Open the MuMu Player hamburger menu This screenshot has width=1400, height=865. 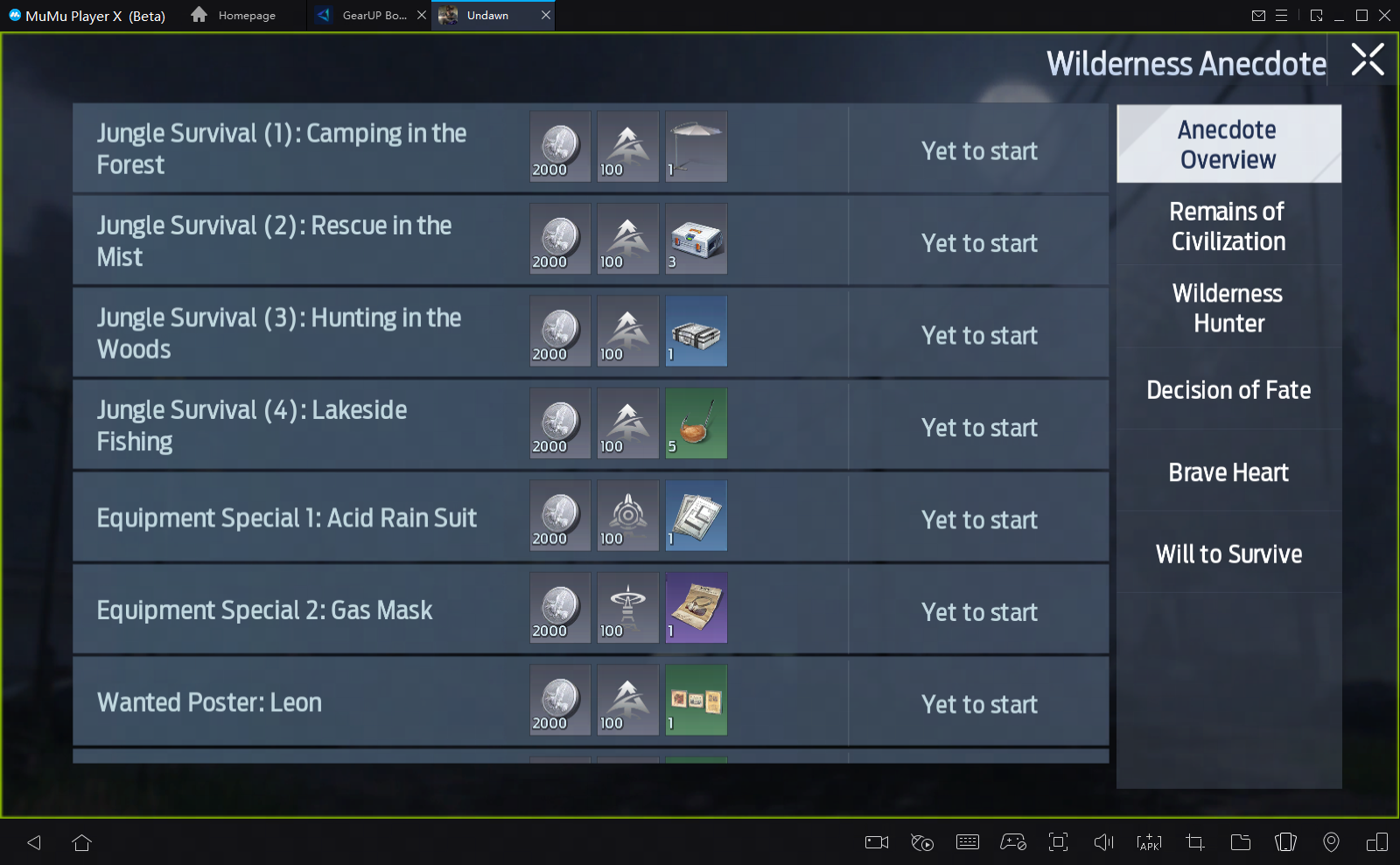click(x=1283, y=15)
